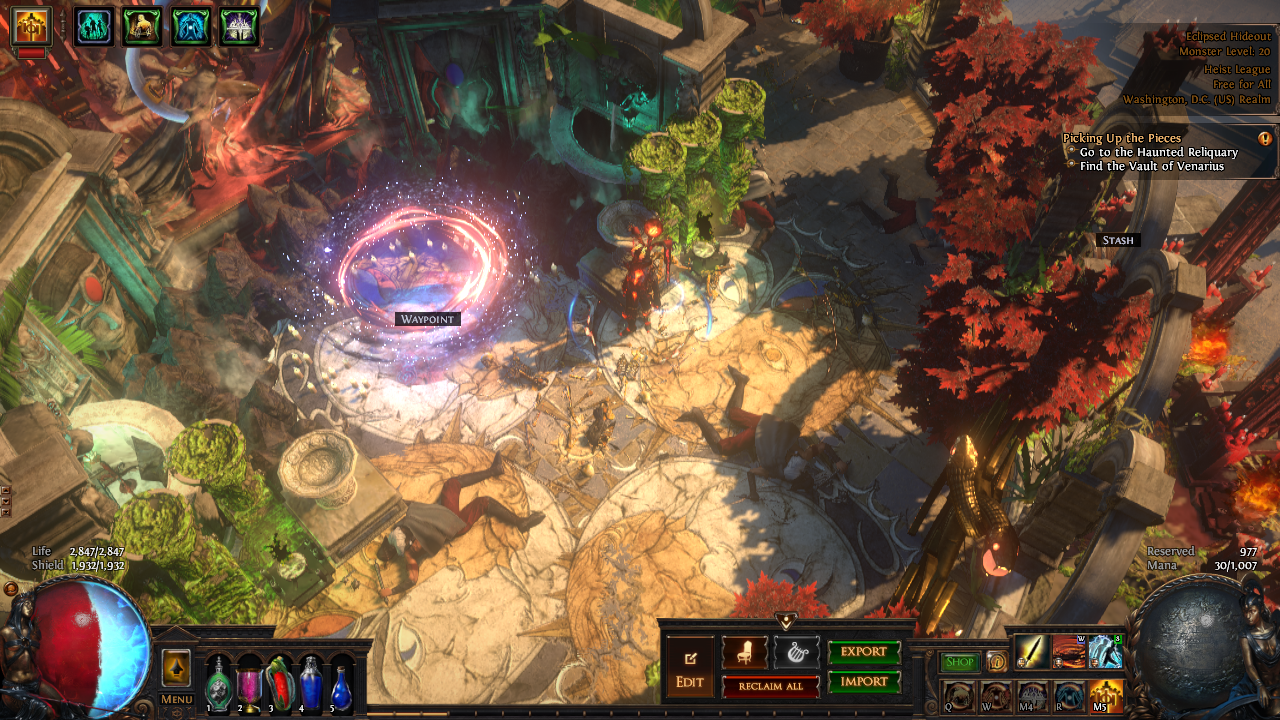Use the small blue mana flask
The height and width of the screenshot is (720, 1280).
(342, 686)
